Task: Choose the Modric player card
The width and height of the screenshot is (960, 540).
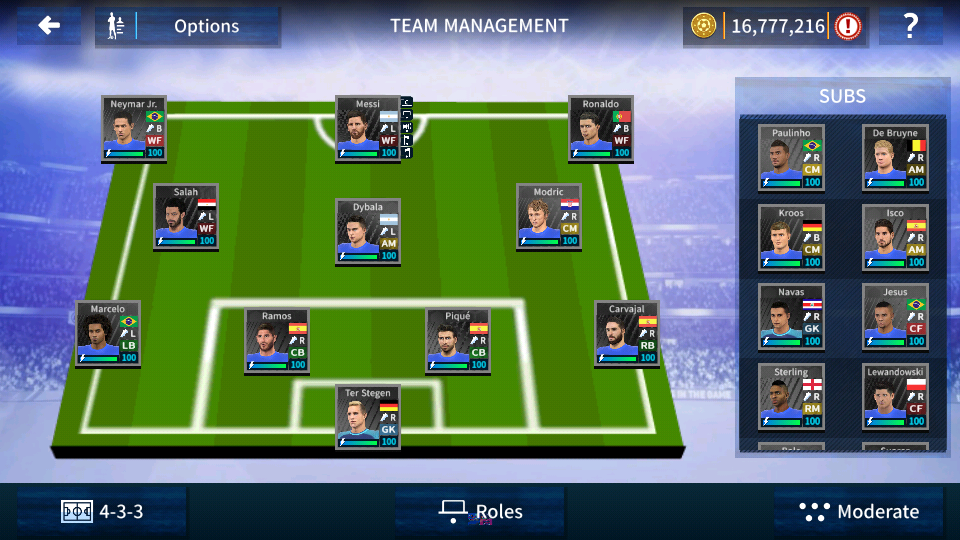Action: [549, 216]
